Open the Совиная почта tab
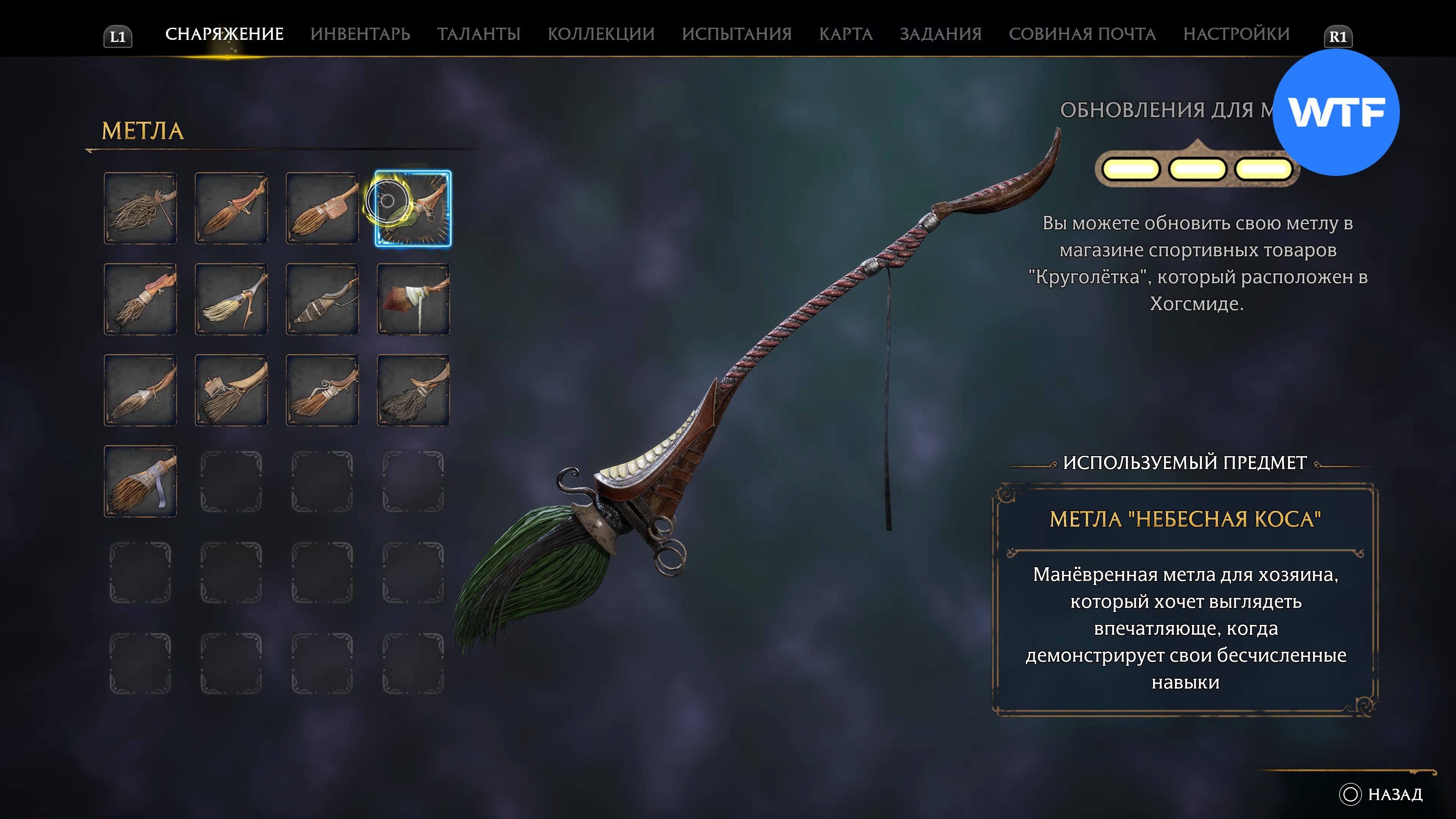The width and height of the screenshot is (1456, 819). point(1082,34)
